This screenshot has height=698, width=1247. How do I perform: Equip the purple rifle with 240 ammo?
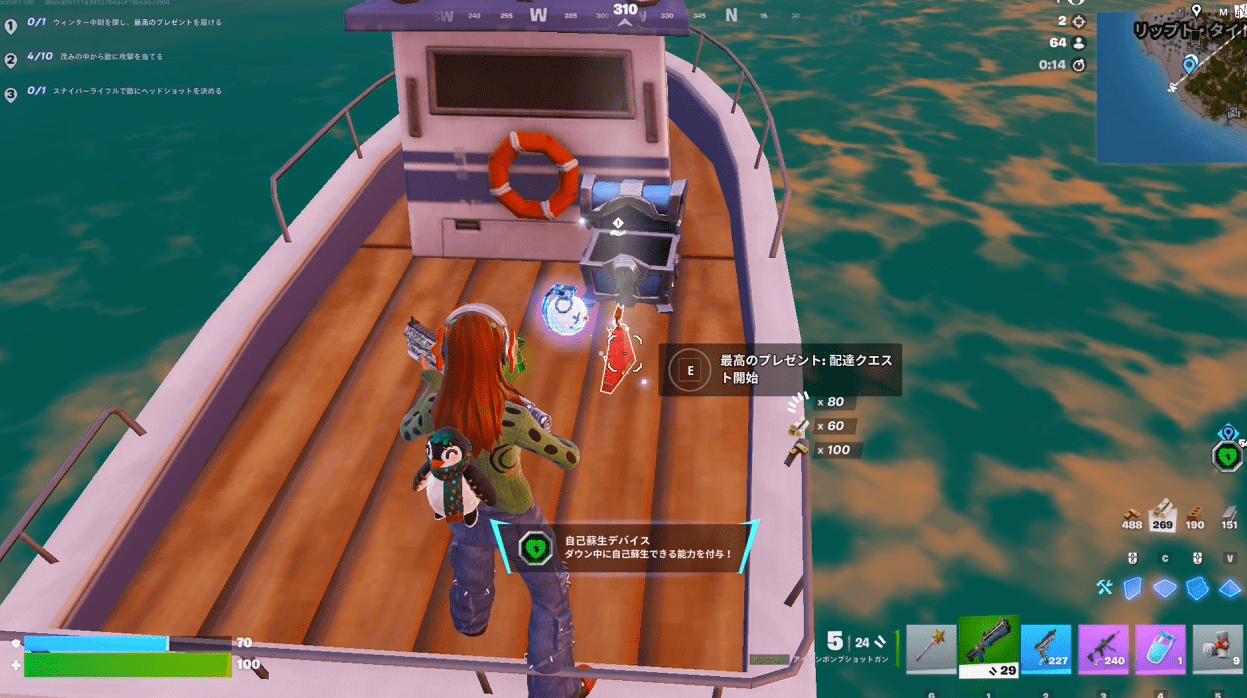[x=1103, y=650]
